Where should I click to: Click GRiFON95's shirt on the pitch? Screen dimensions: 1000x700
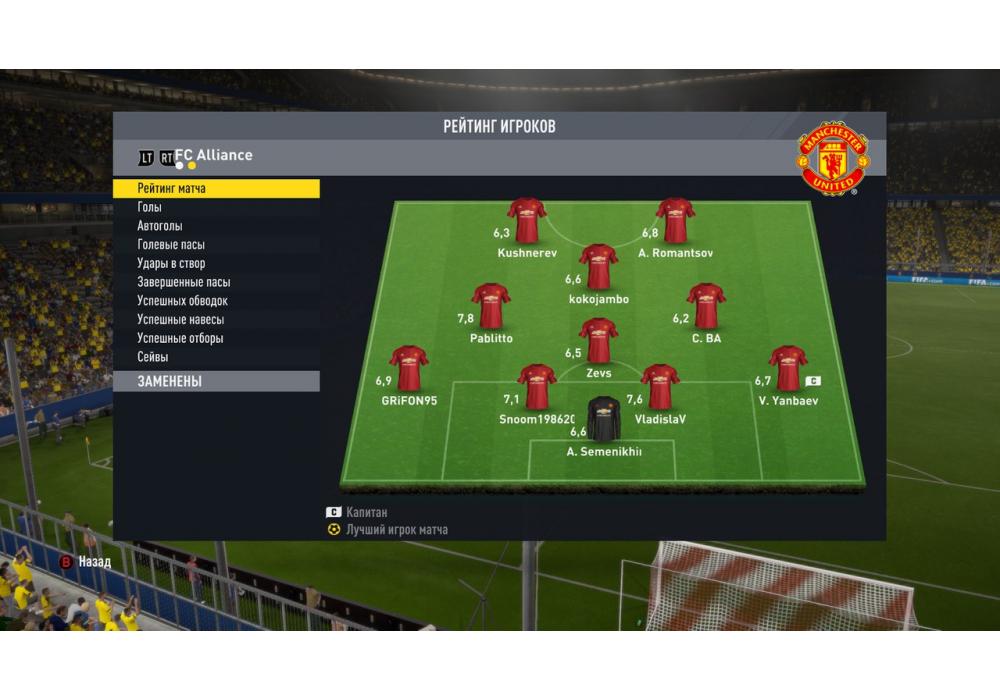click(408, 368)
